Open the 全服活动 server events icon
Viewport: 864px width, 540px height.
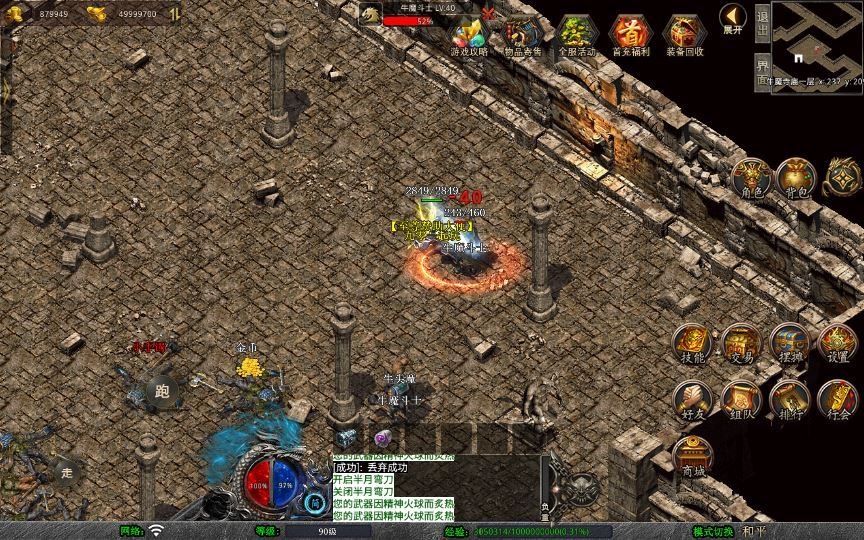click(x=576, y=36)
